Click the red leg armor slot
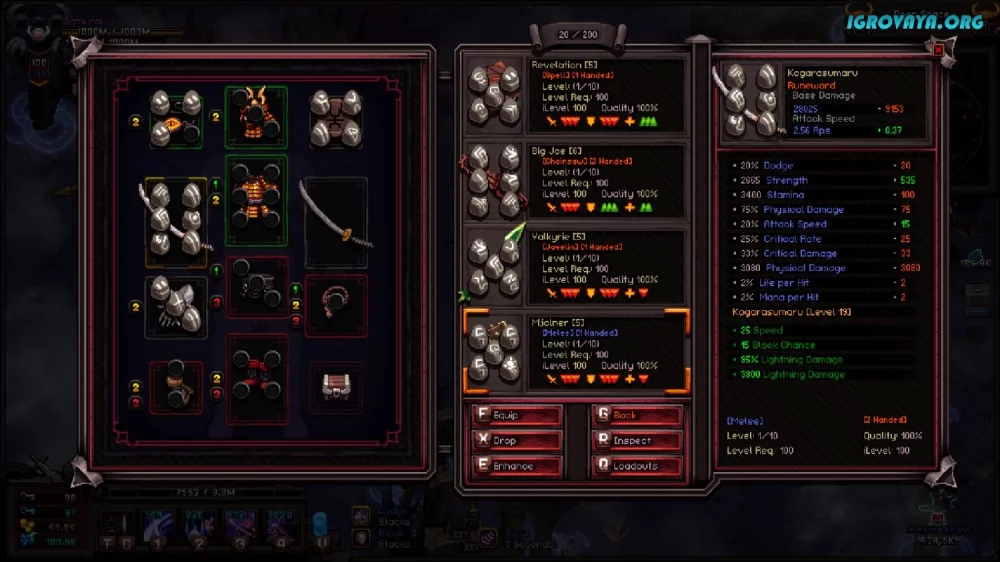This screenshot has height=562, width=1000. (x=256, y=378)
